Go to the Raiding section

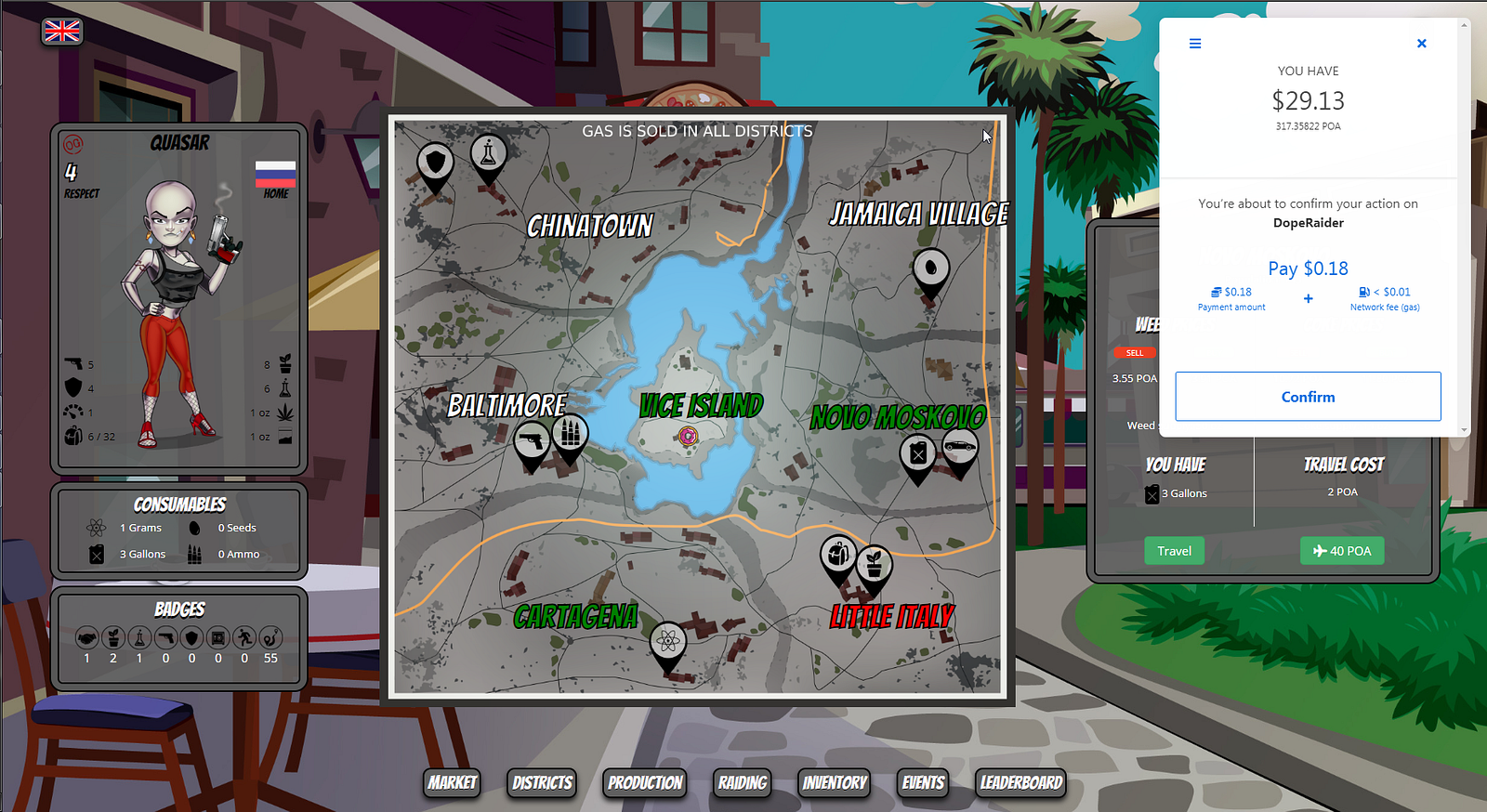click(x=743, y=782)
